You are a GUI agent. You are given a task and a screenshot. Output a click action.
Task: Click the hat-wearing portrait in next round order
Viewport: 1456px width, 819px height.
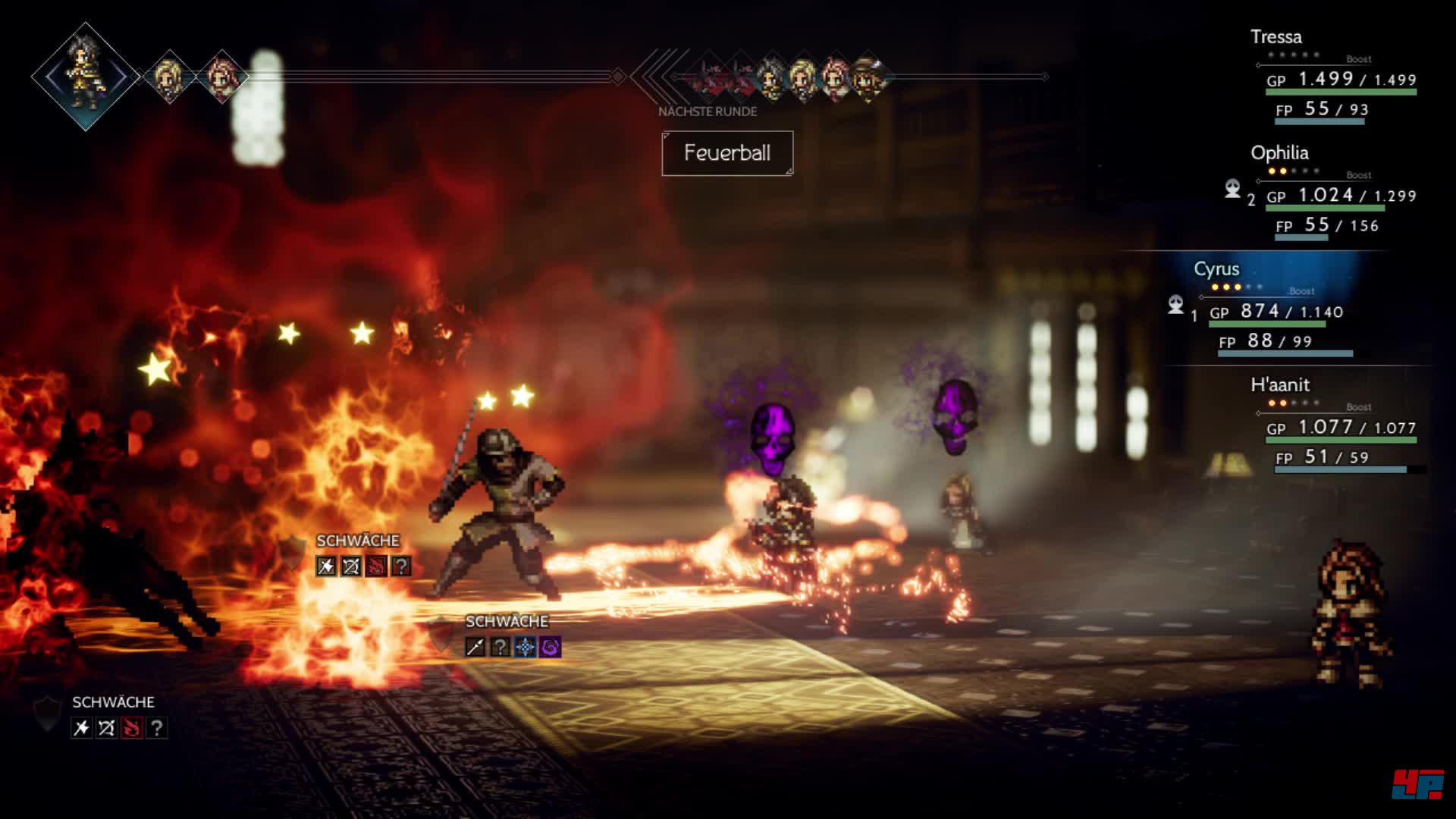pyautogui.click(x=867, y=77)
